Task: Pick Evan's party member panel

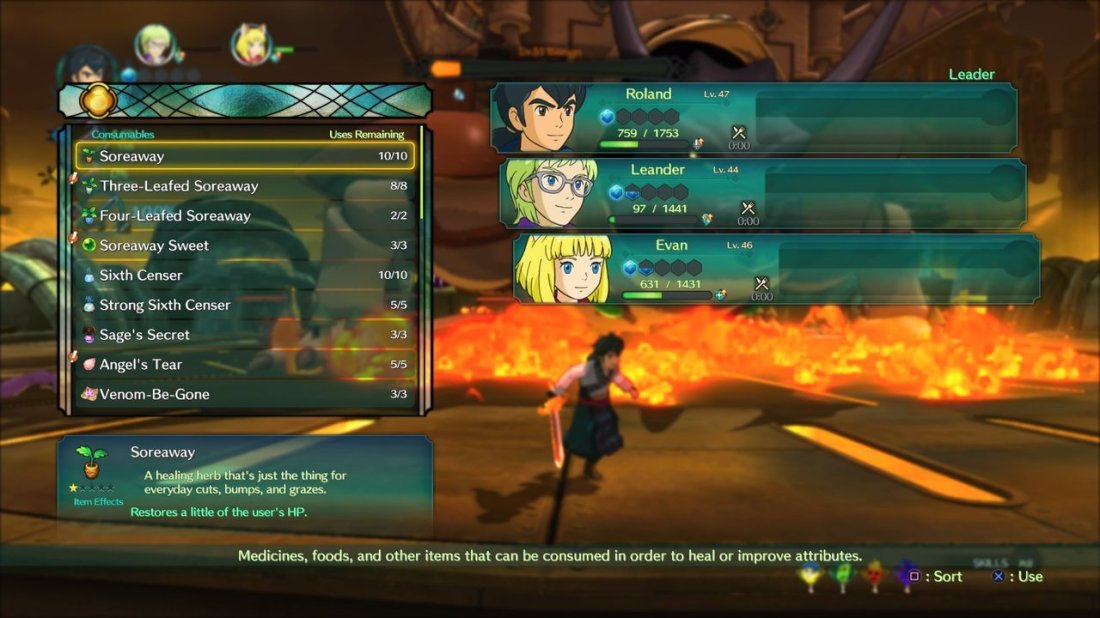Action: [x=776, y=268]
